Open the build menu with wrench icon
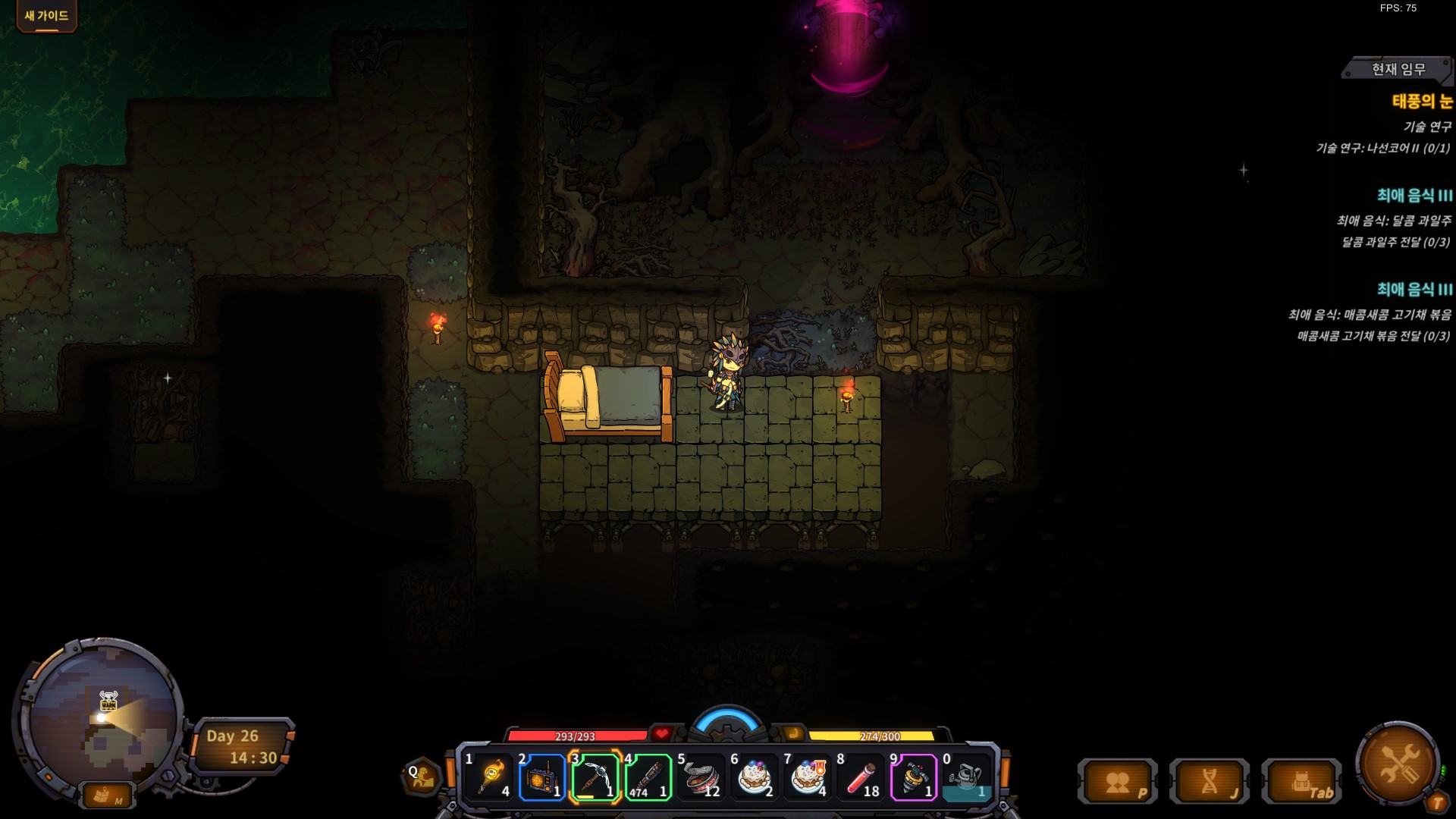The height and width of the screenshot is (819, 1456). tap(1398, 762)
